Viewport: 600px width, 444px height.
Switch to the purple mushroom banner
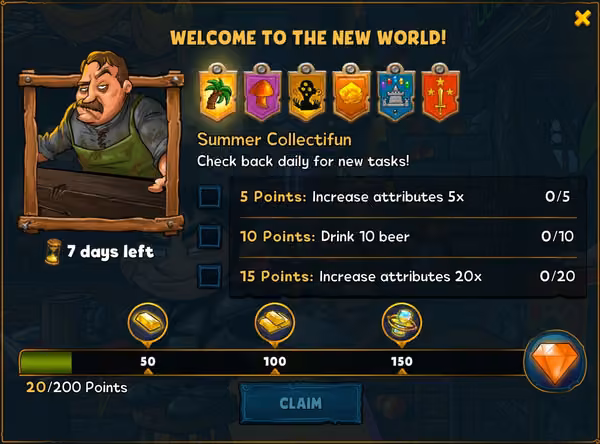[x=261, y=92]
